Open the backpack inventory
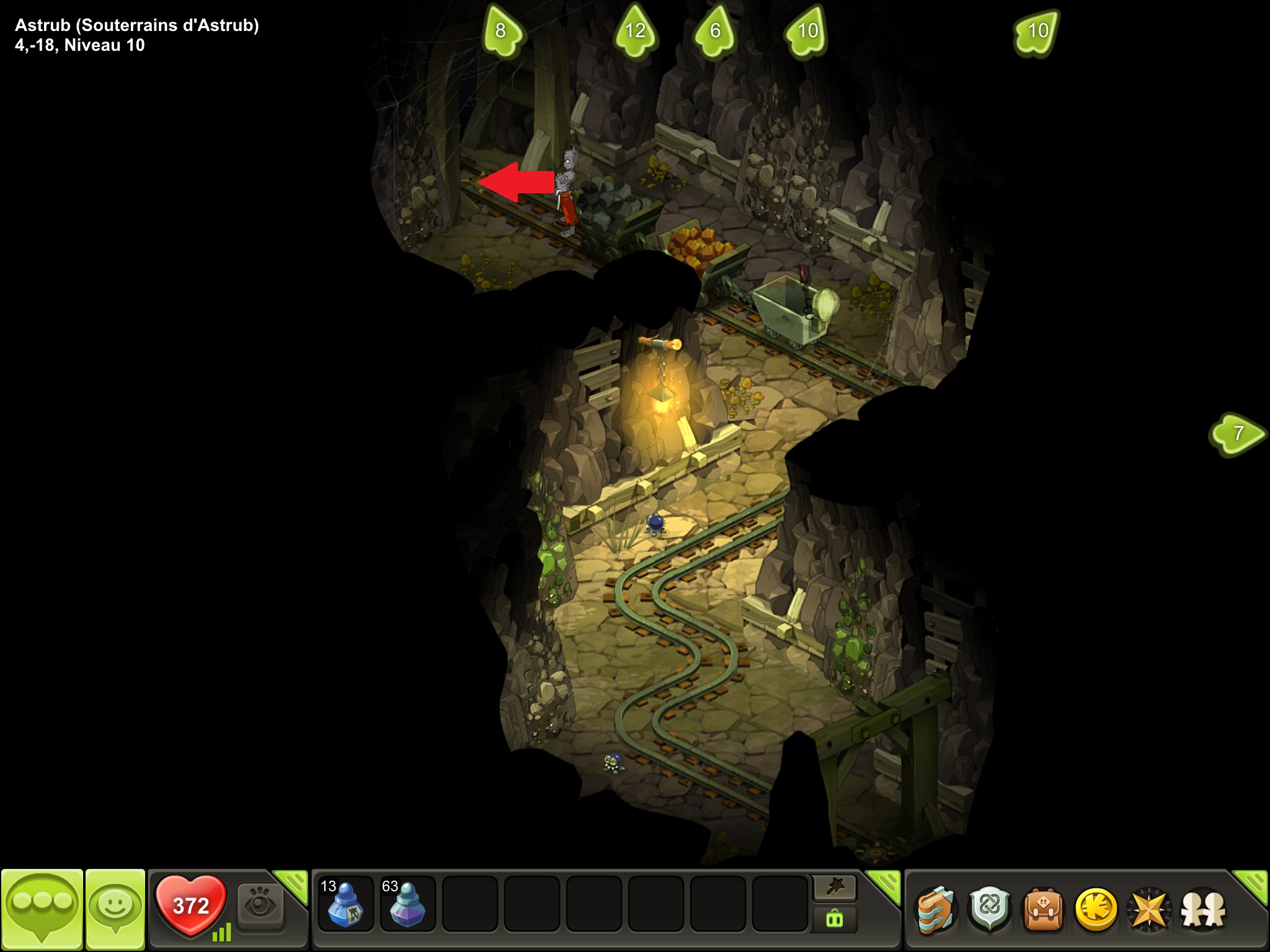Image resolution: width=1270 pixels, height=952 pixels. coord(1043,910)
